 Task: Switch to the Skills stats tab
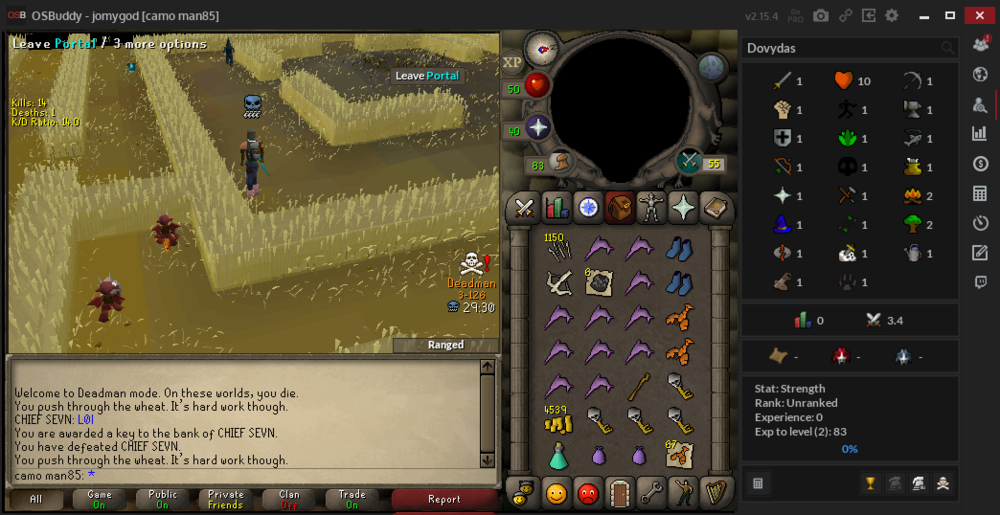pyautogui.click(x=555, y=207)
